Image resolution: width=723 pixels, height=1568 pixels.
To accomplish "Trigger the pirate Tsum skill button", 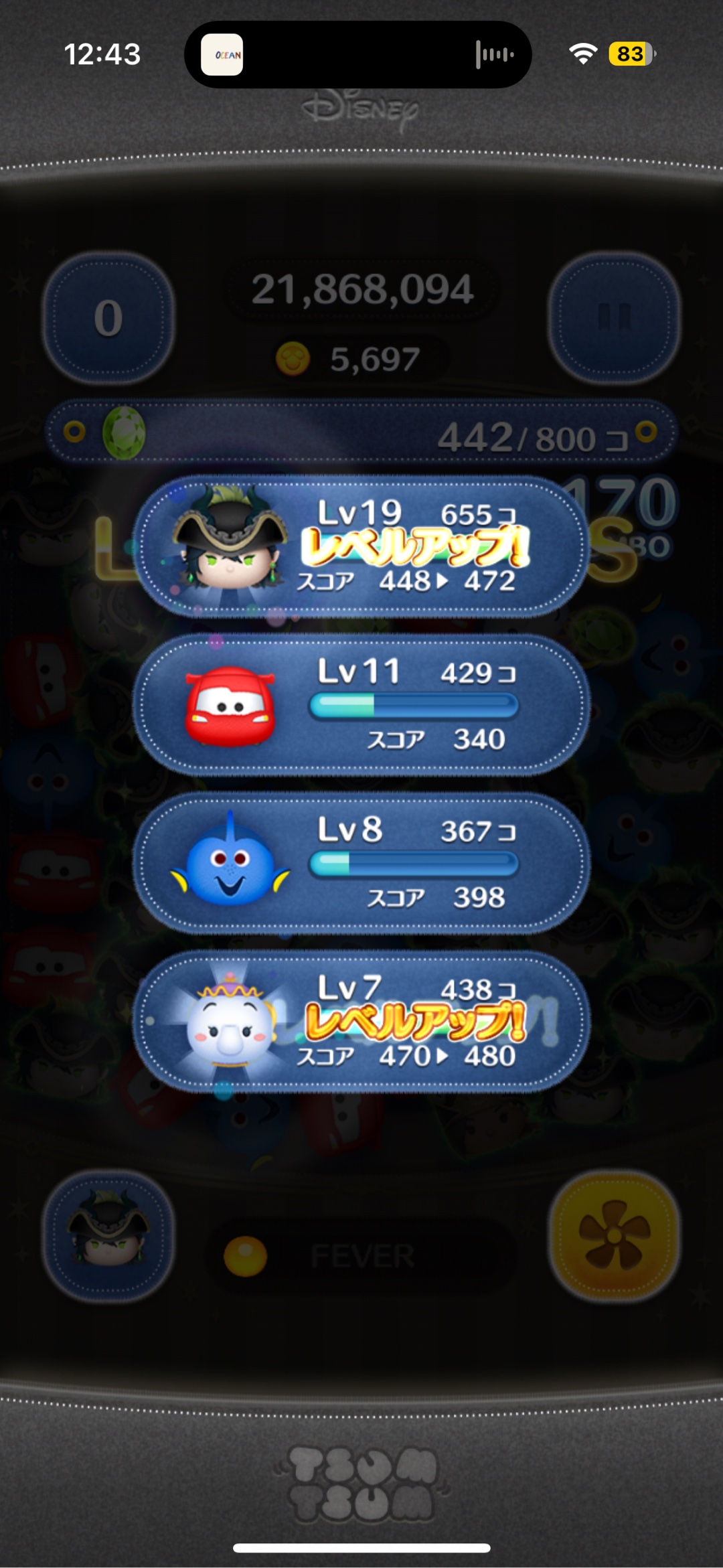I will (x=108, y=1236).
